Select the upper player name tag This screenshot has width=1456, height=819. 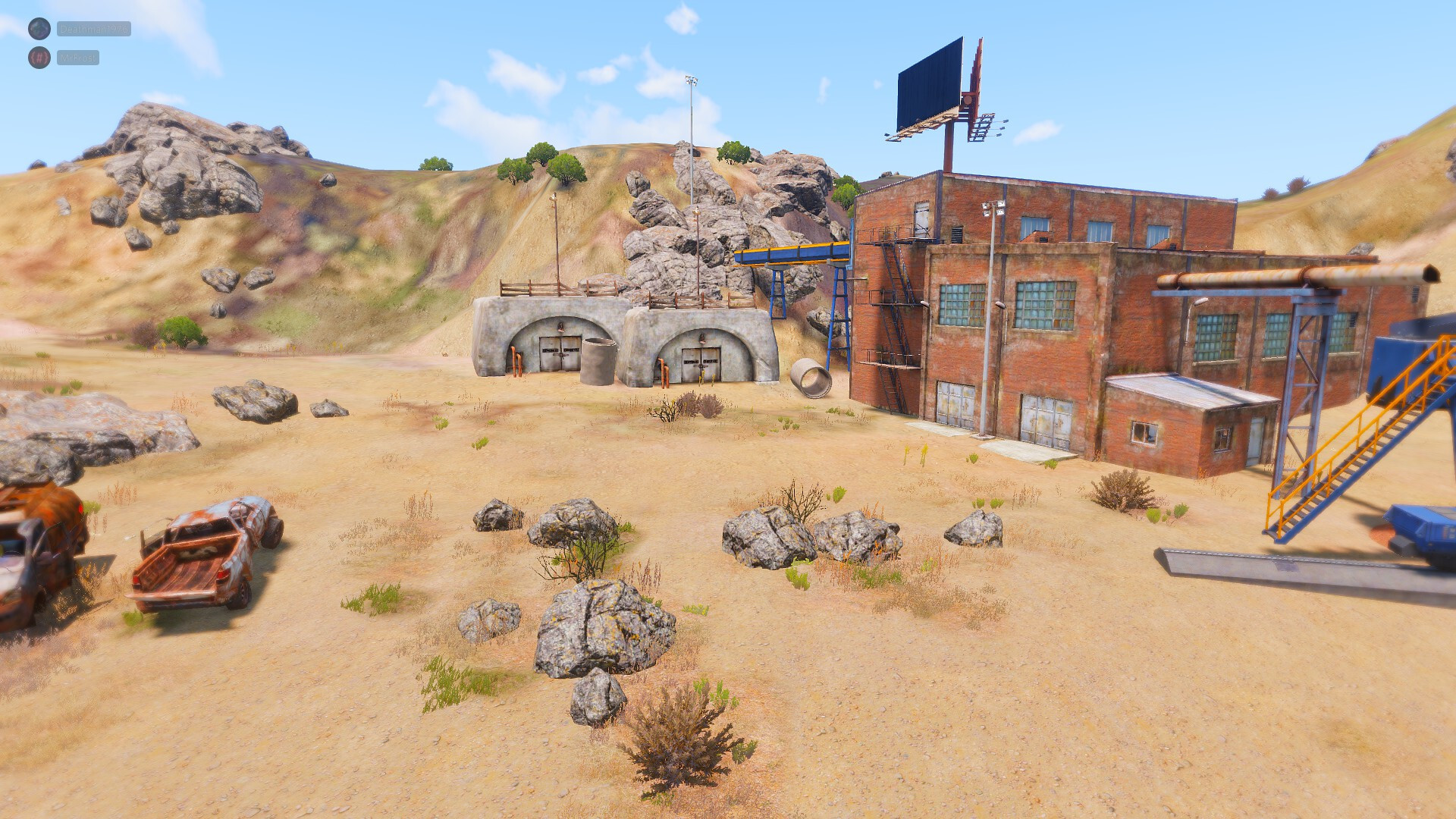pos(94,29)
